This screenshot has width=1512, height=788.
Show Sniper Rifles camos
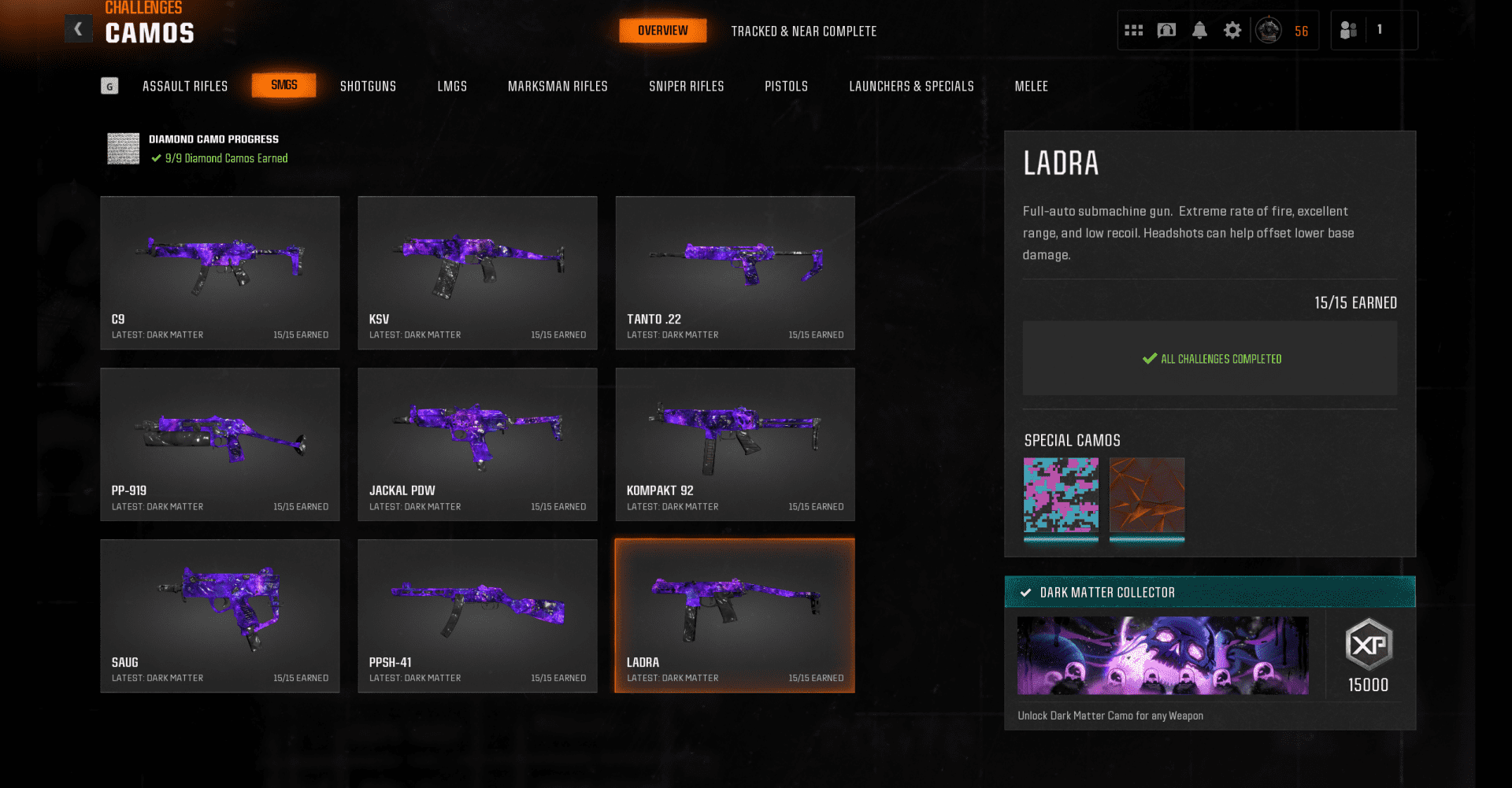(x=686, y=87)
